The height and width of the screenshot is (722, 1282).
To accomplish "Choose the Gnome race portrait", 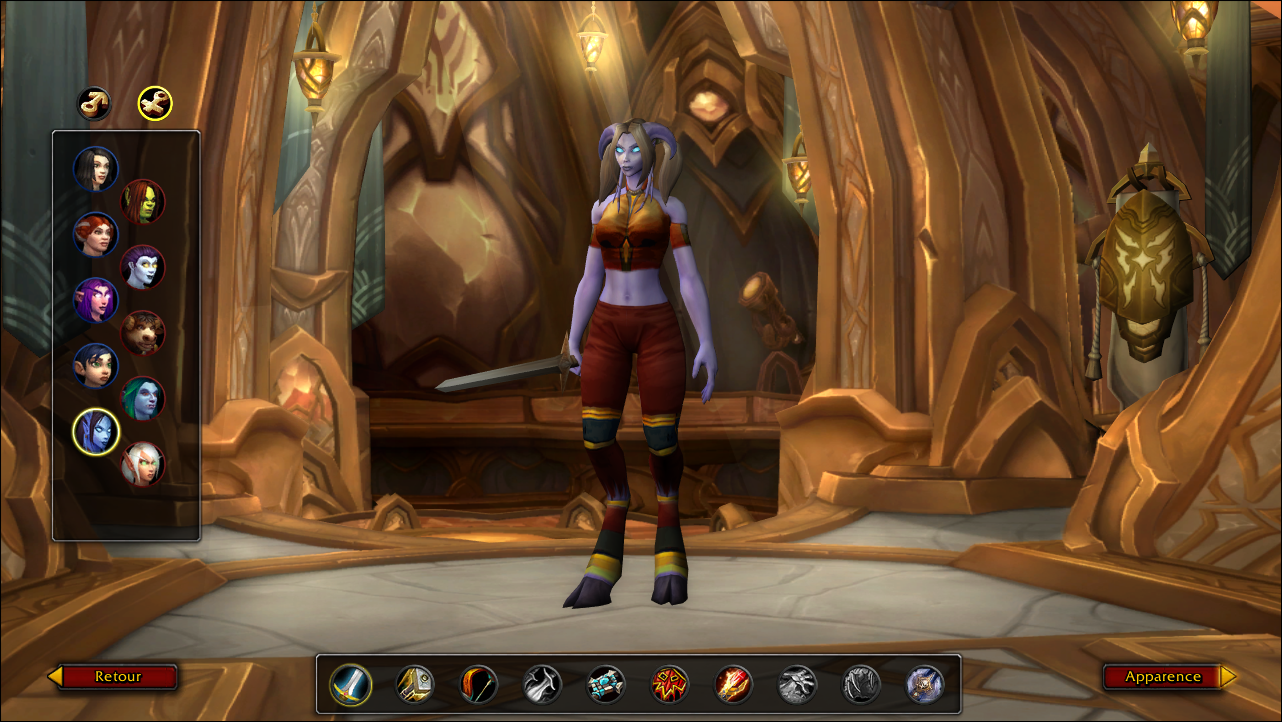I will tap(96, 366).
